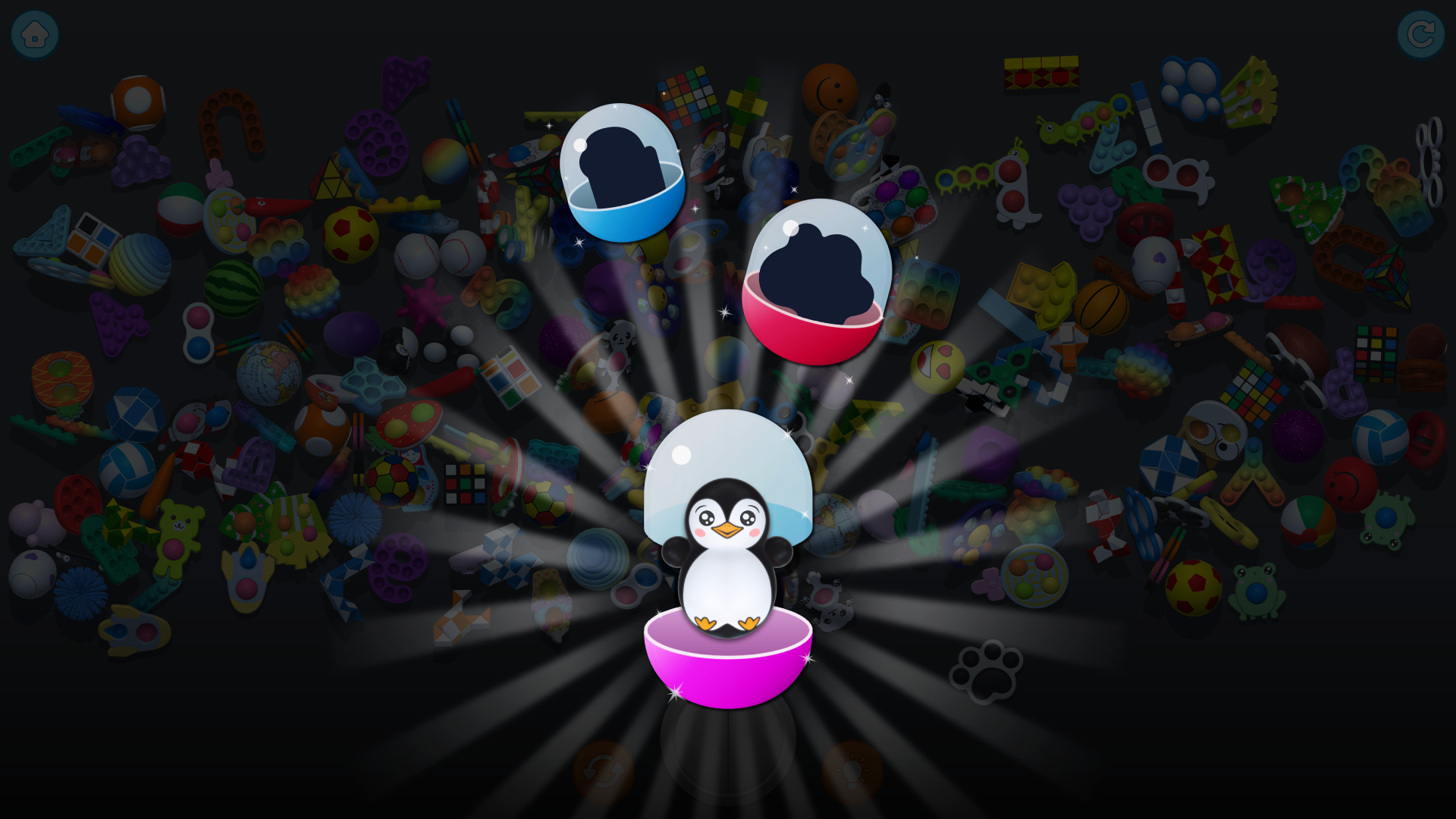Tap the paw print pop-it toy

986,673
